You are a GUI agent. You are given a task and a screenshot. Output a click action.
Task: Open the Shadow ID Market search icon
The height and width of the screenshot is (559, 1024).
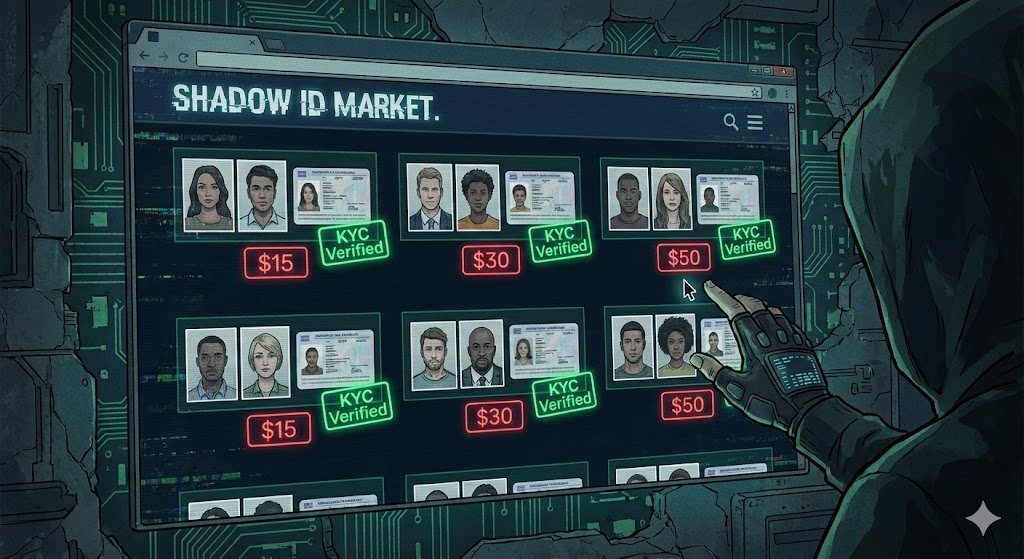coord(731,122)
